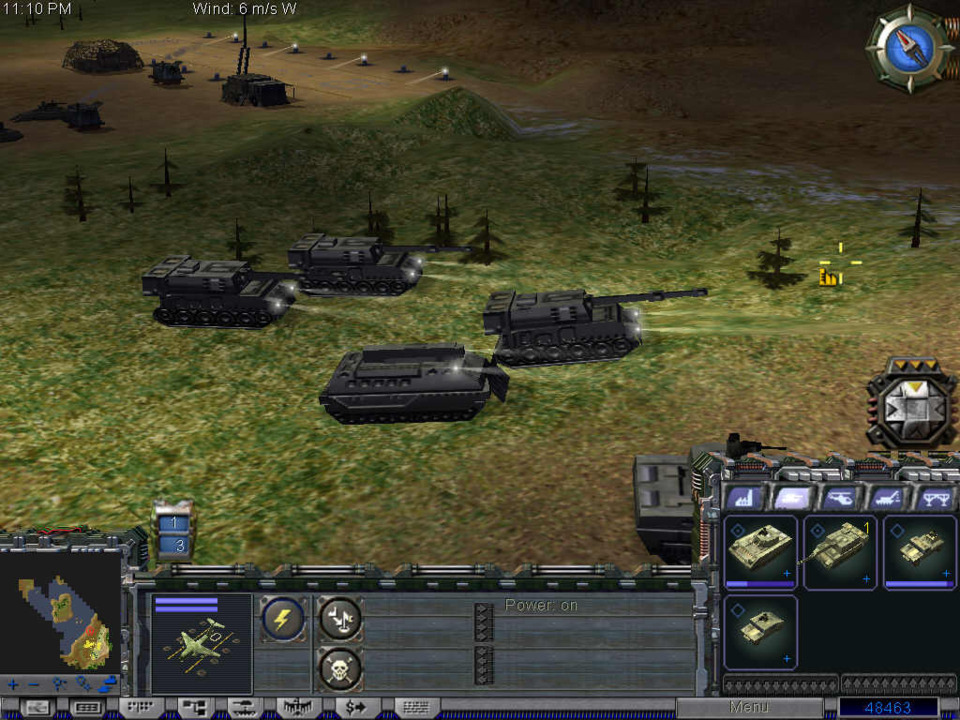Queue the artillery tank with count 1

click(x=840, y=552)
